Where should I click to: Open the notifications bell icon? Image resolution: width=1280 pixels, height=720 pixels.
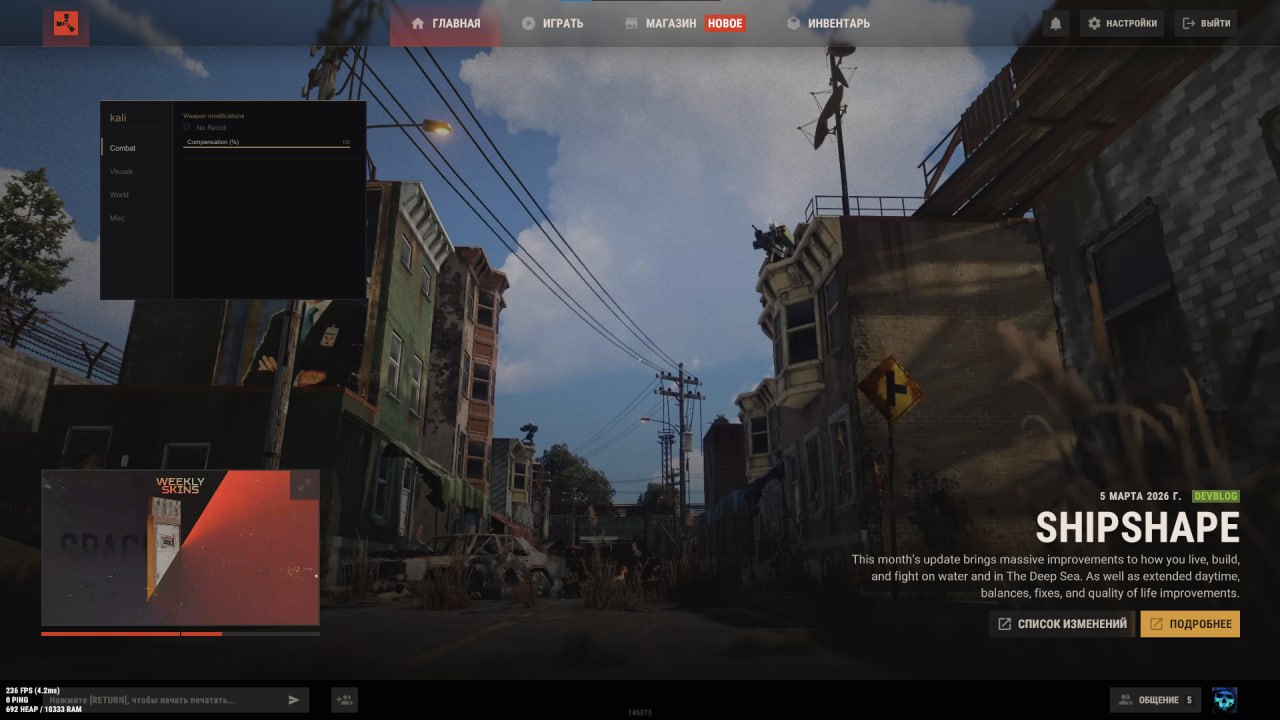[1056, 22]
